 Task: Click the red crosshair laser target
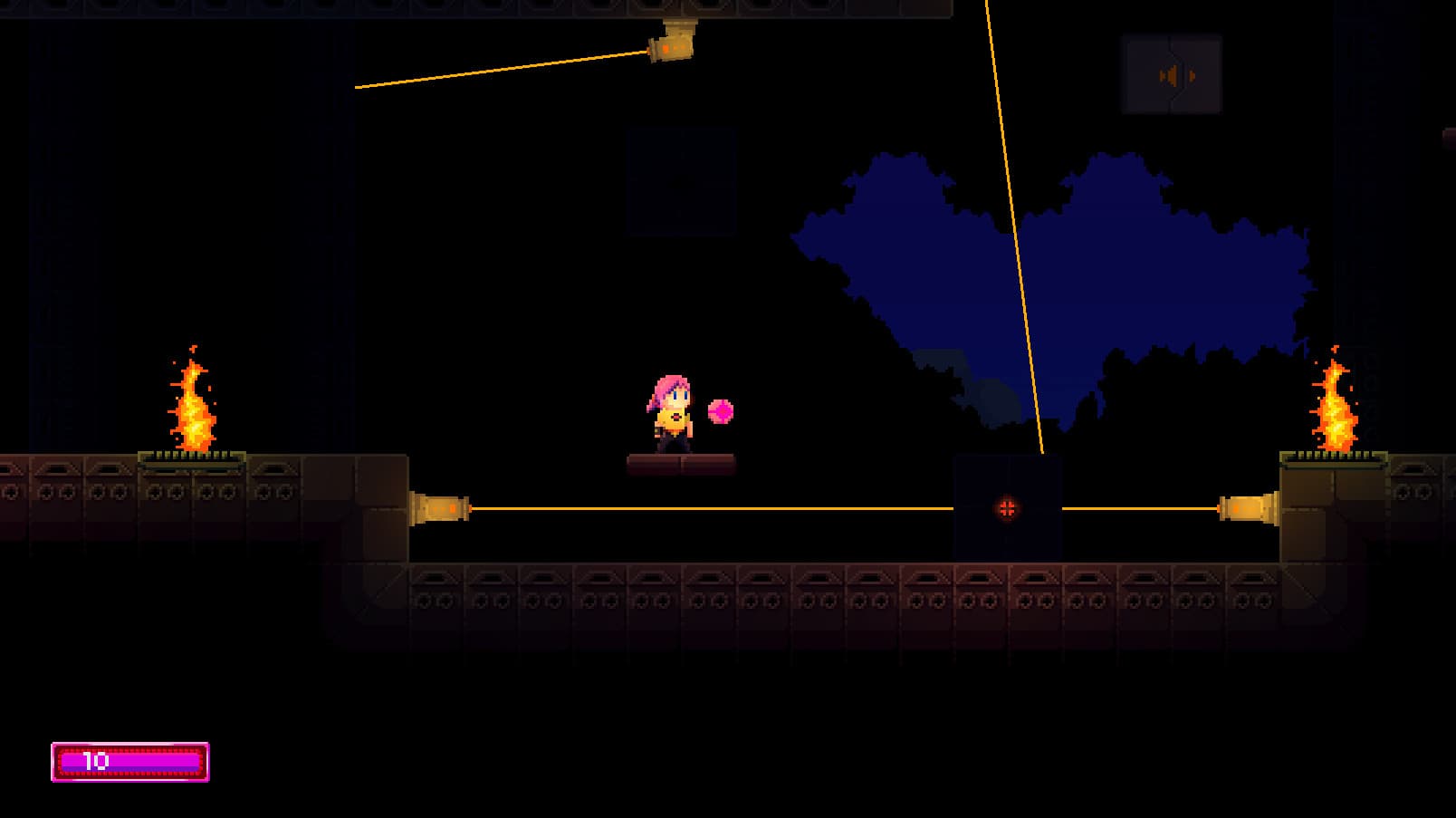pyautogui.click(x=1008, y=507)
